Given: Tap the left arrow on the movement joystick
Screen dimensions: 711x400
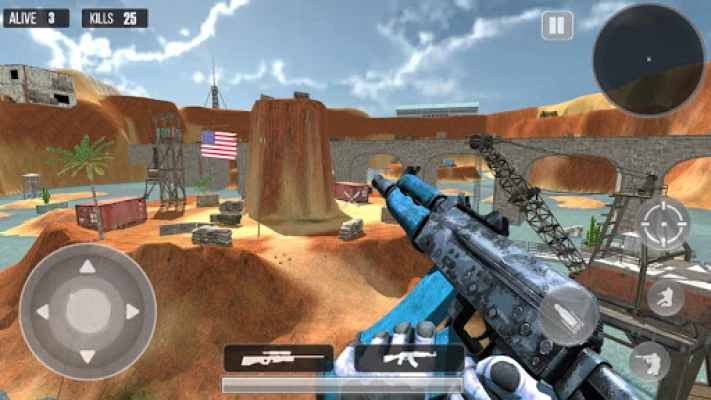Looking at the screenshot, I should (x=43, y=312).
